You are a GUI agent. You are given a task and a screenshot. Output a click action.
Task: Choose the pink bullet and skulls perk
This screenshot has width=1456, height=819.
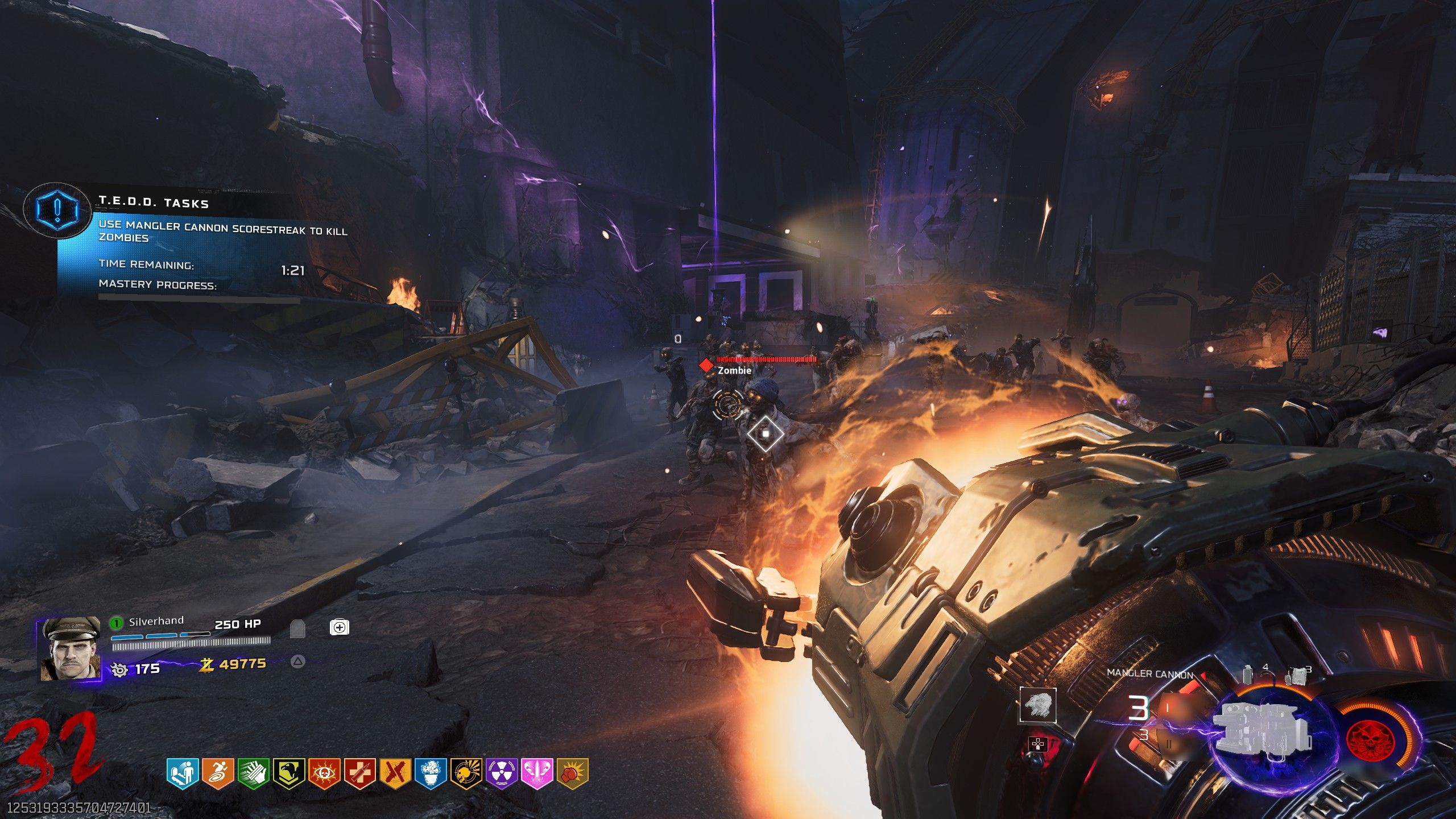click(x=537, y=773)
